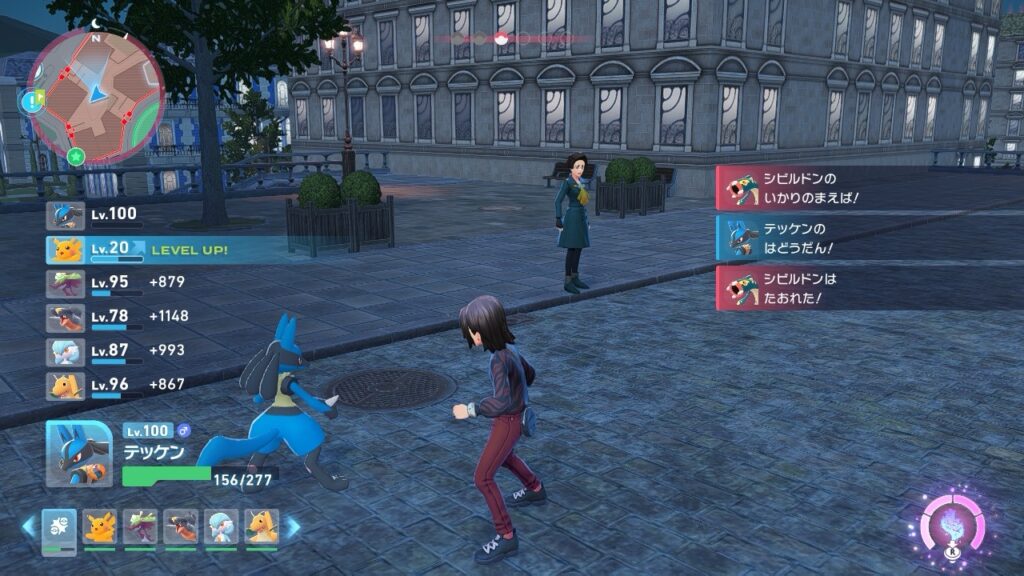Switch to Dragonite in the bottom party bar

pos(261,527)
